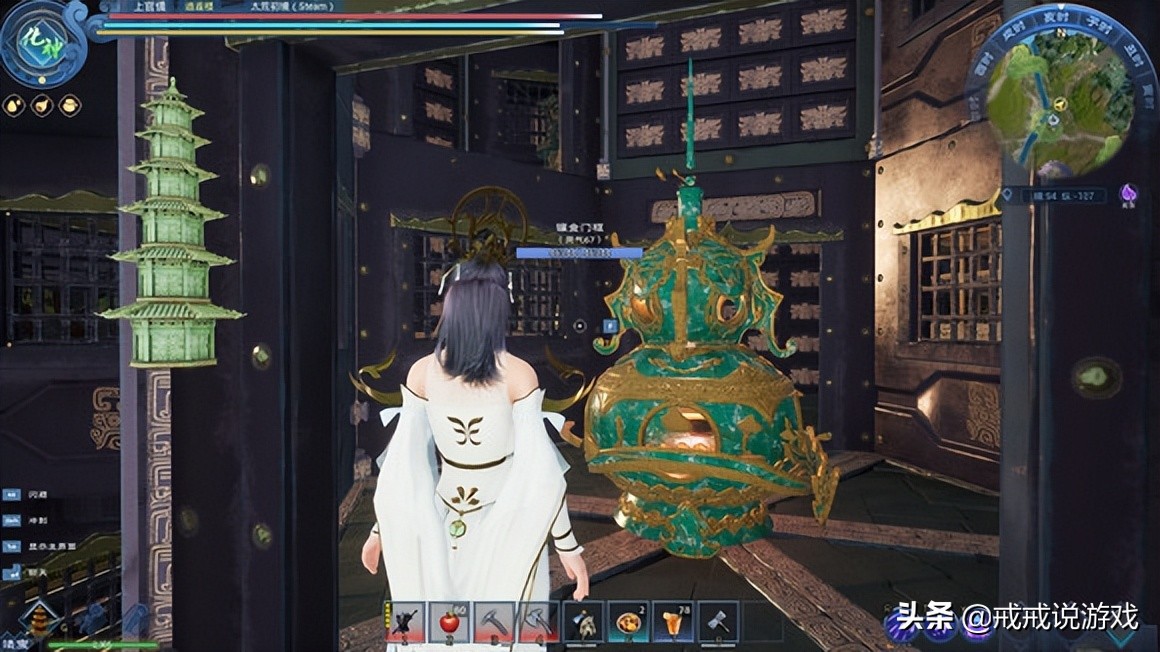Select the dark weapon hotbar slot
1160x652 pixels.
405,622
